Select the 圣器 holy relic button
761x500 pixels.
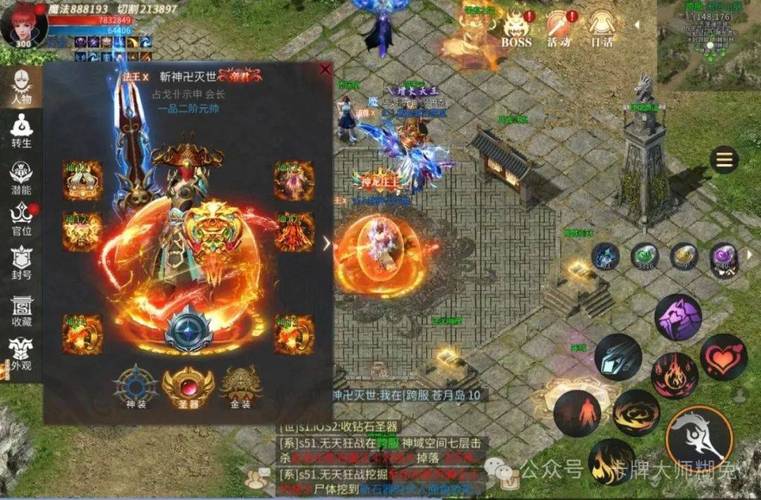coord(187,388)
